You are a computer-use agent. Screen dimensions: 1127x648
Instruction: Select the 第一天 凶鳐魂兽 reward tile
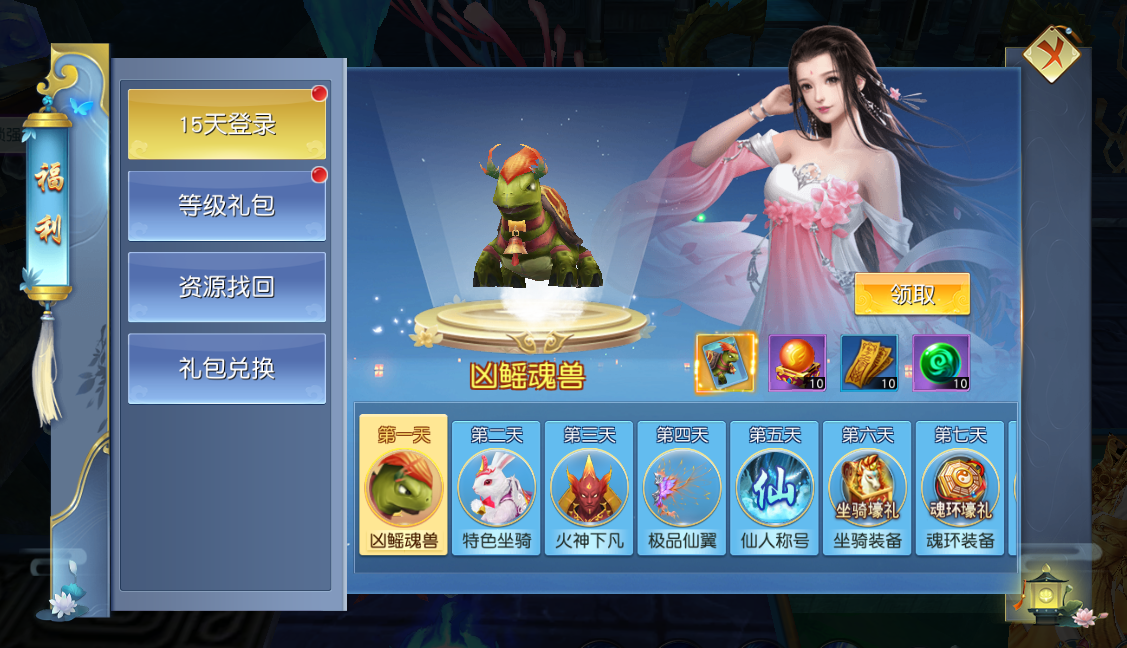tap(404, 486)
